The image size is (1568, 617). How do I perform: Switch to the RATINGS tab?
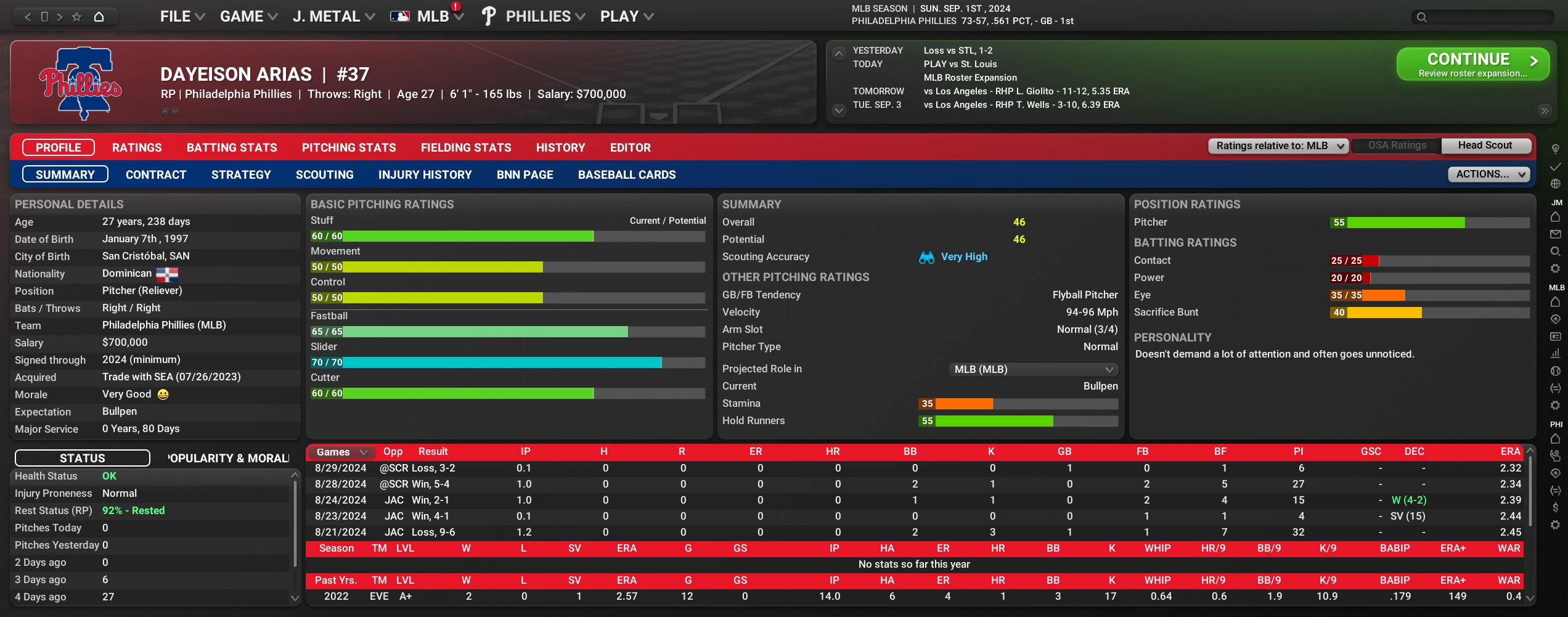pos(137,148)
